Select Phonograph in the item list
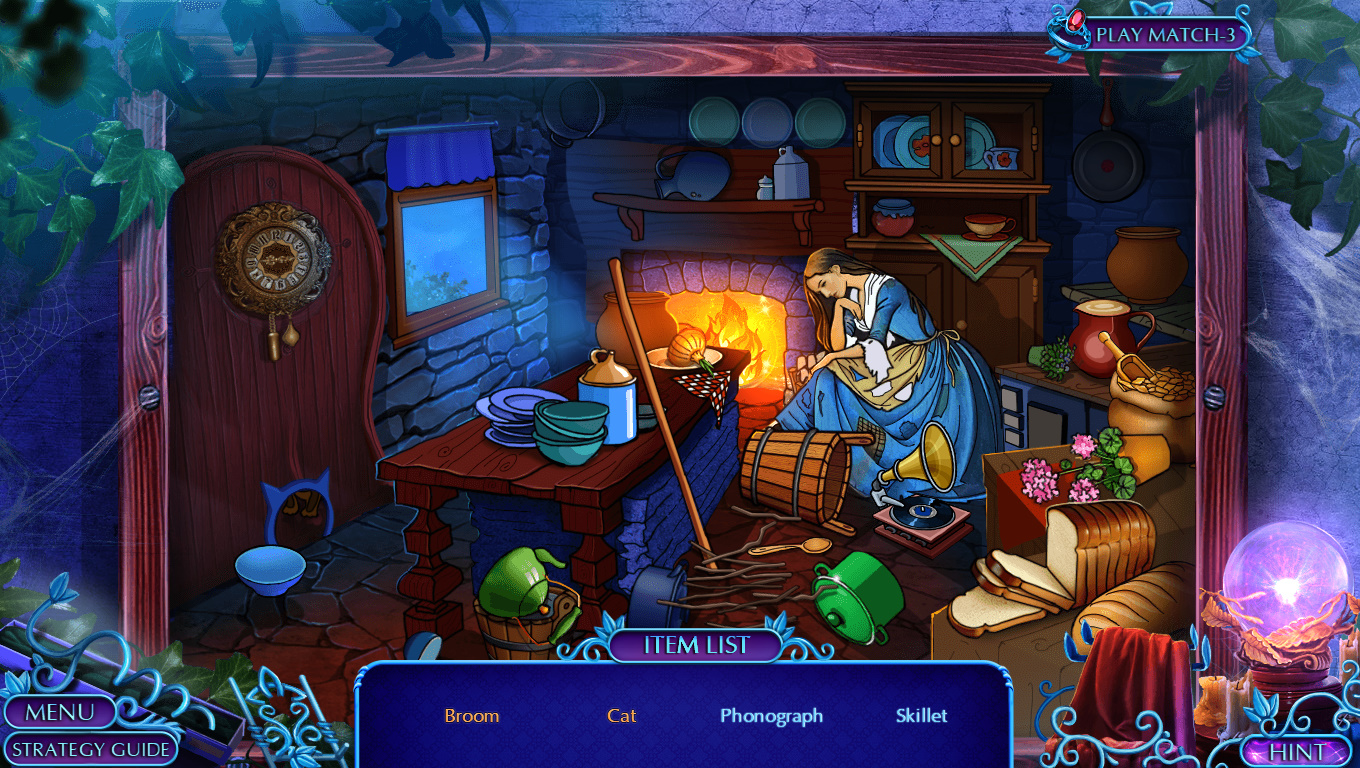 click(771, 716)
